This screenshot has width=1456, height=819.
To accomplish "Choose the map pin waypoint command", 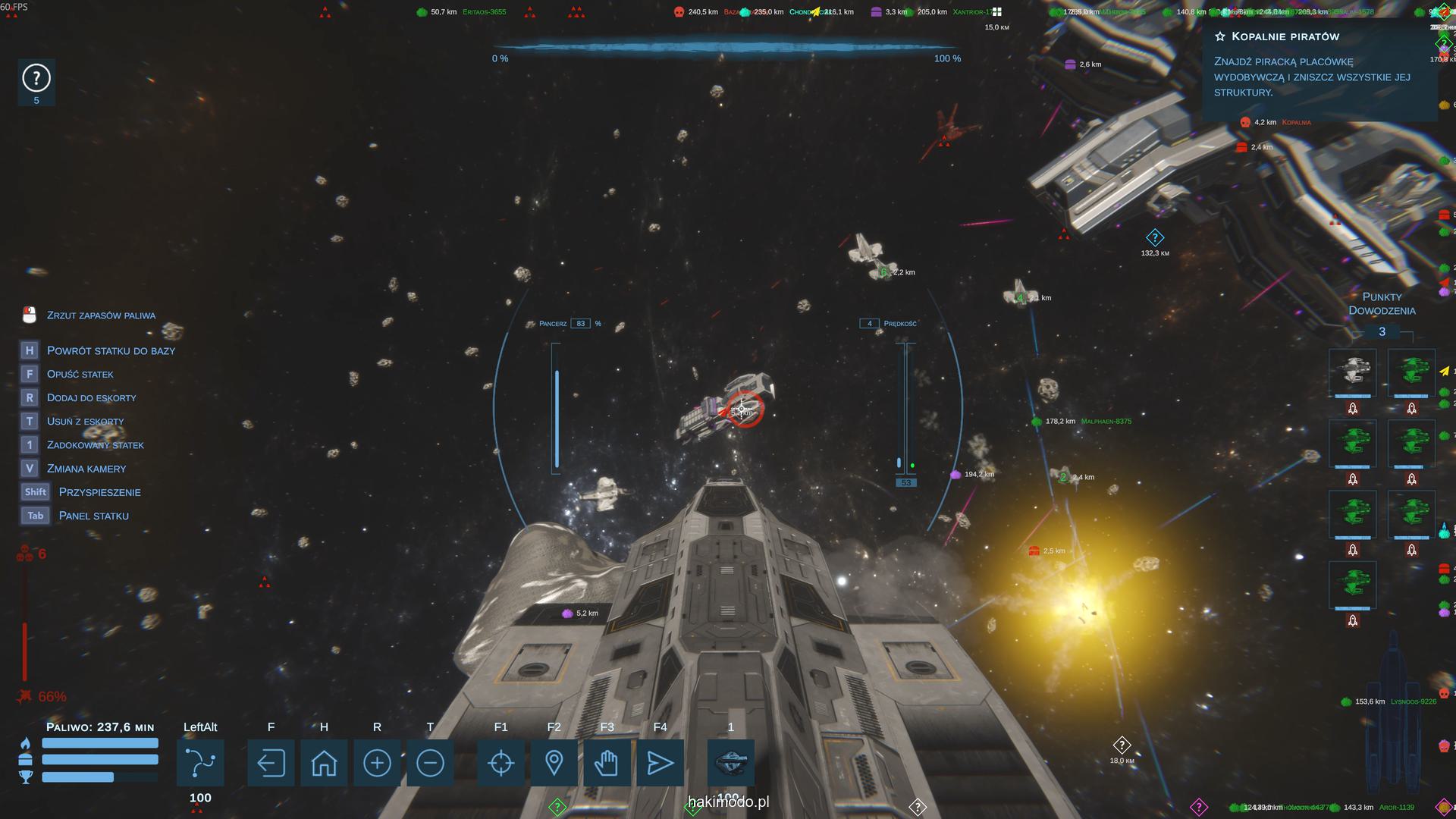I will coord(554,763).
